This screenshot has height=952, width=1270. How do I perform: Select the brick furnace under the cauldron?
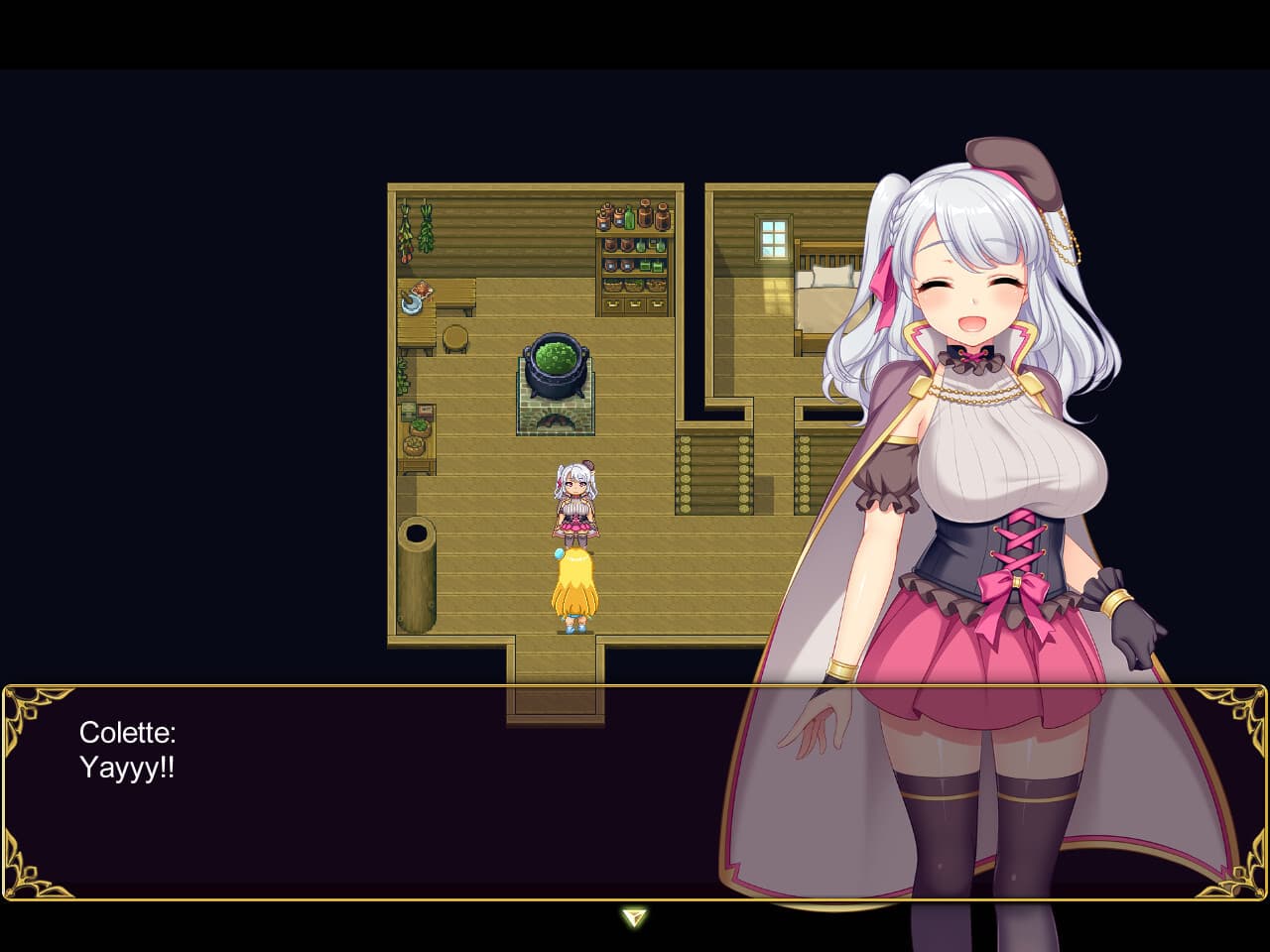pyautogui.click(x=554, y=417)
